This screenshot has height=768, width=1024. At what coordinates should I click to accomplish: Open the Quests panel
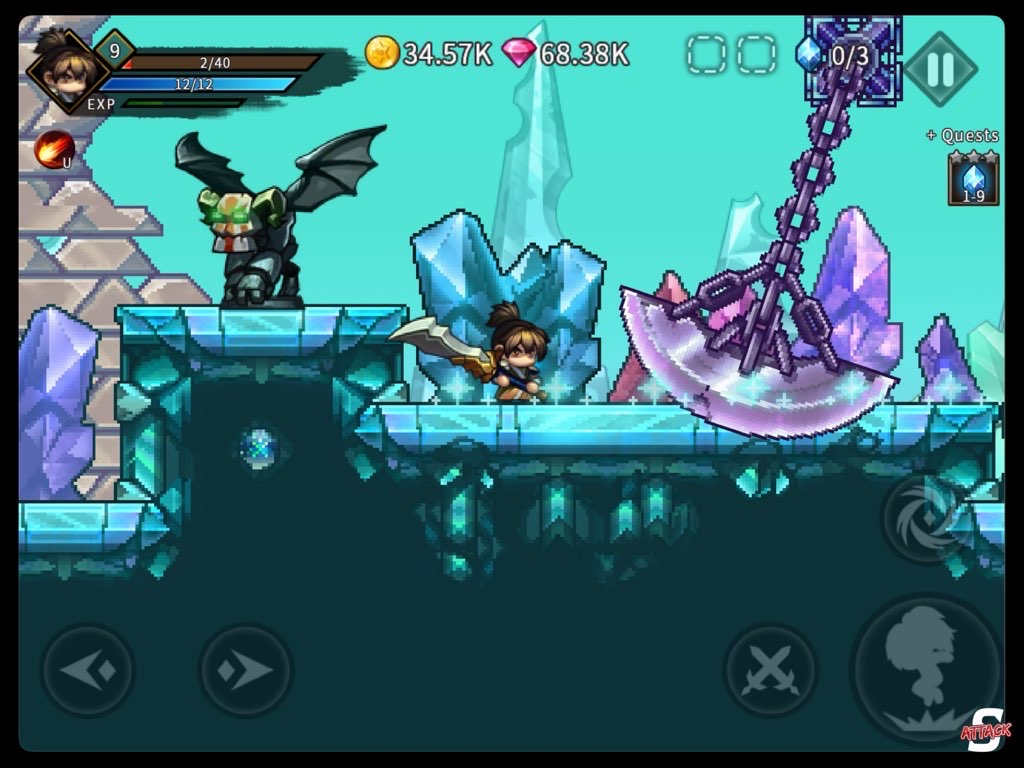tap(962, 136)
